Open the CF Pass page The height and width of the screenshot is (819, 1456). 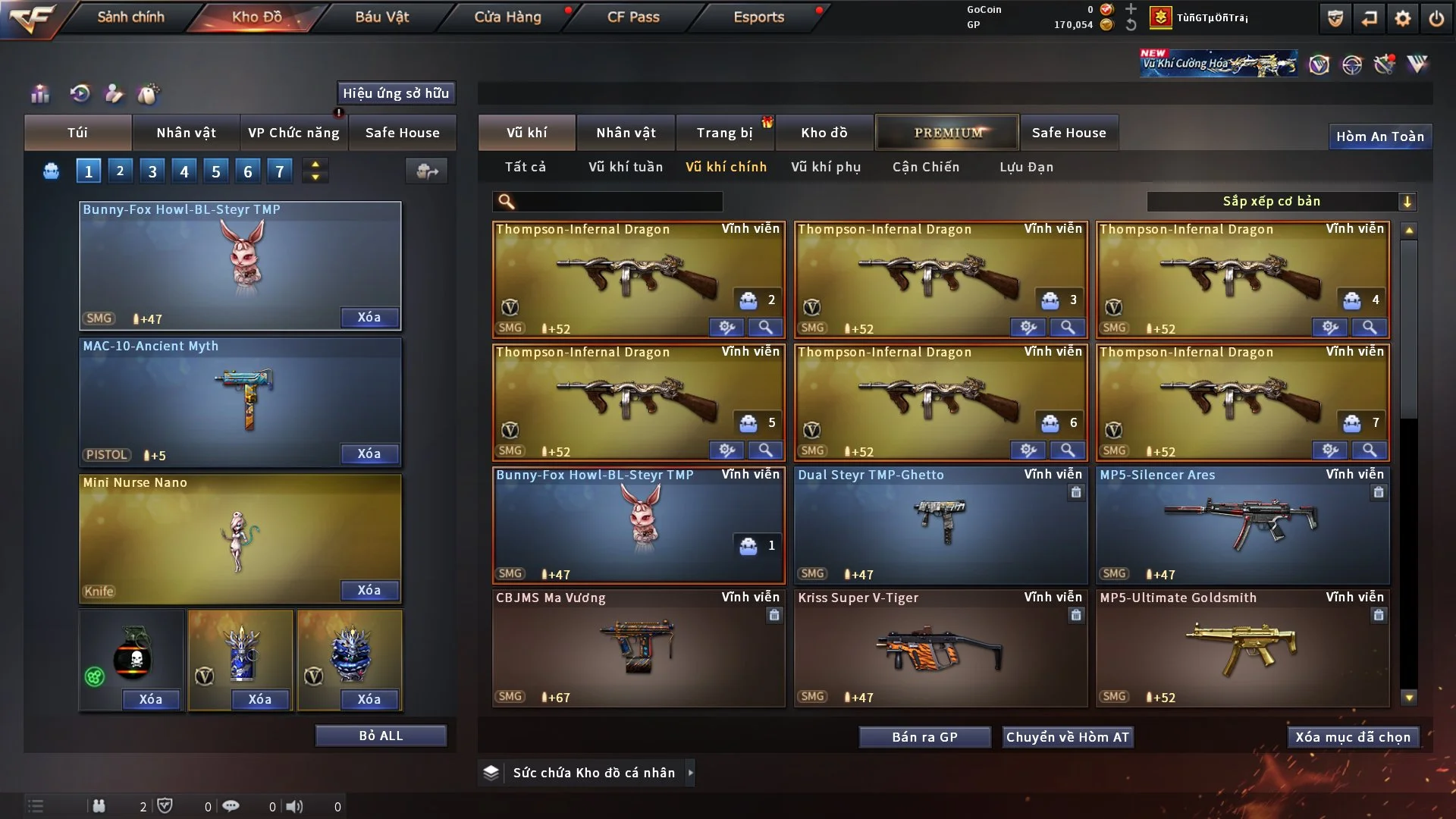tap(633, 17)
